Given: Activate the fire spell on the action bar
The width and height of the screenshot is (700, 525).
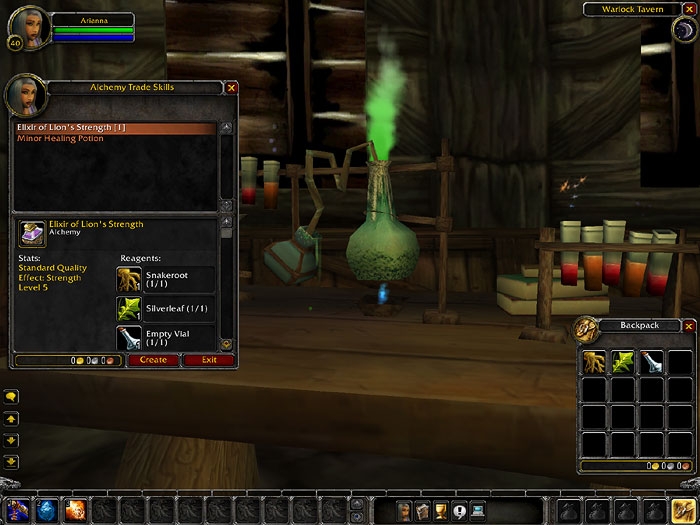Looking at the screenshot, I should click(x=75, y=510).
